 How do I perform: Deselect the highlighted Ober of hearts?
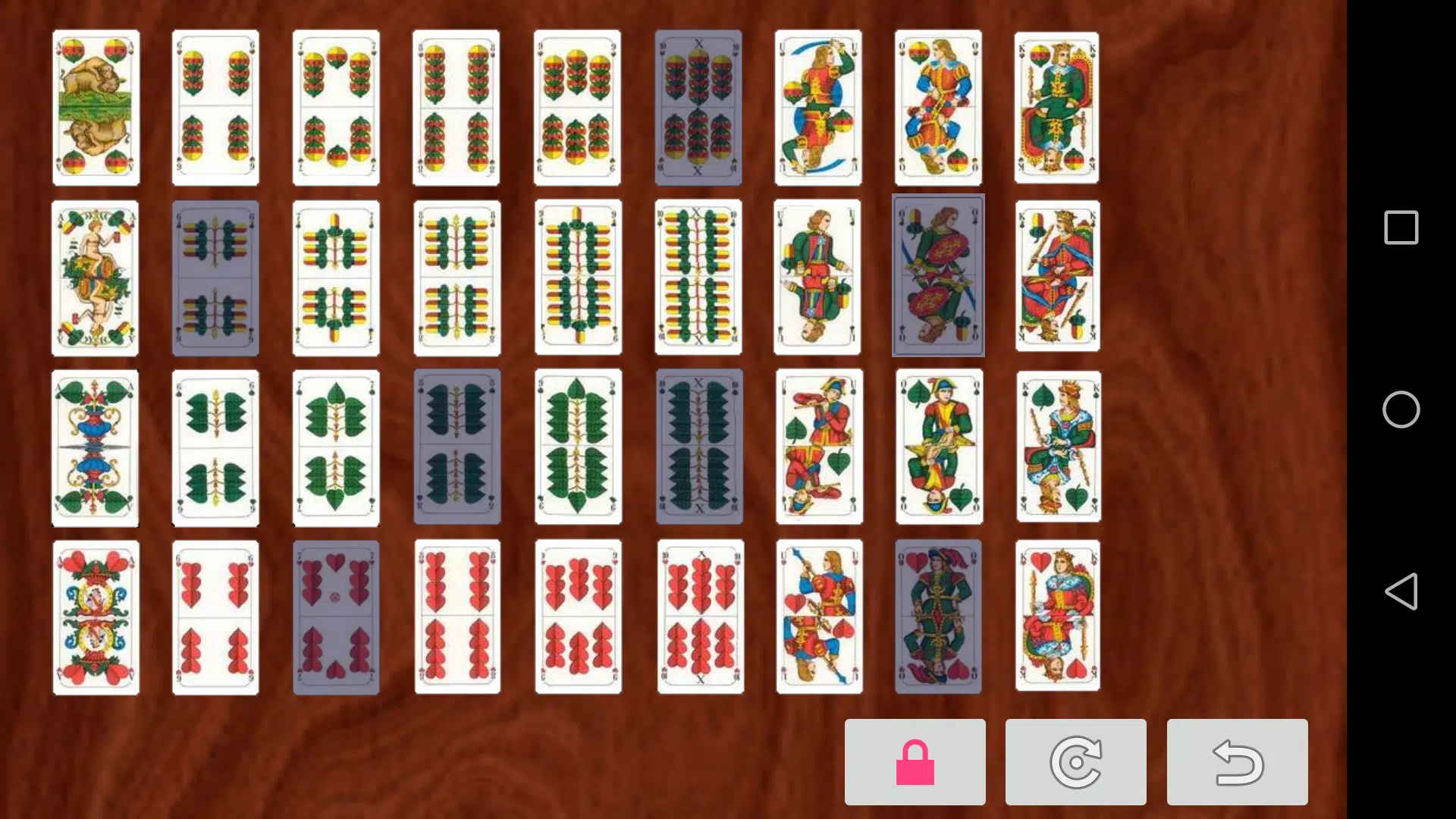pos(938,616)
